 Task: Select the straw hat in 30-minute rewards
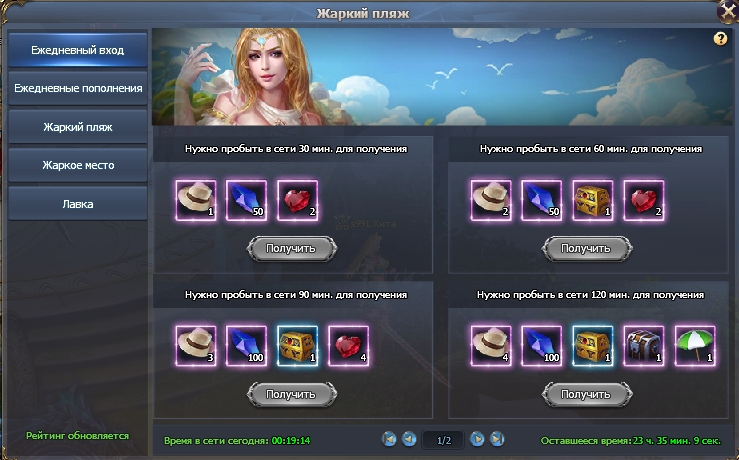[x=194, y=198]
